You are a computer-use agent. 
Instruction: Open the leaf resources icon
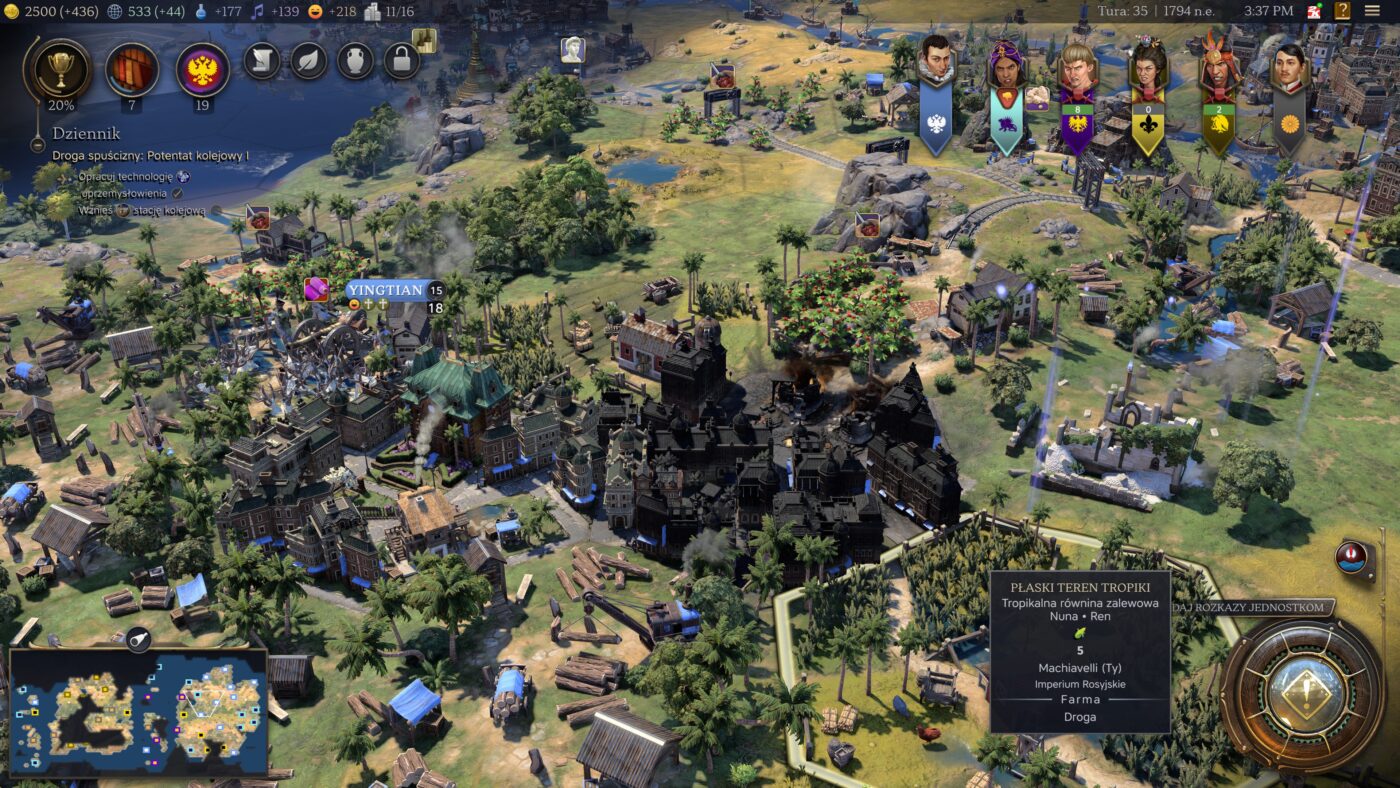(x=309, y=61)
